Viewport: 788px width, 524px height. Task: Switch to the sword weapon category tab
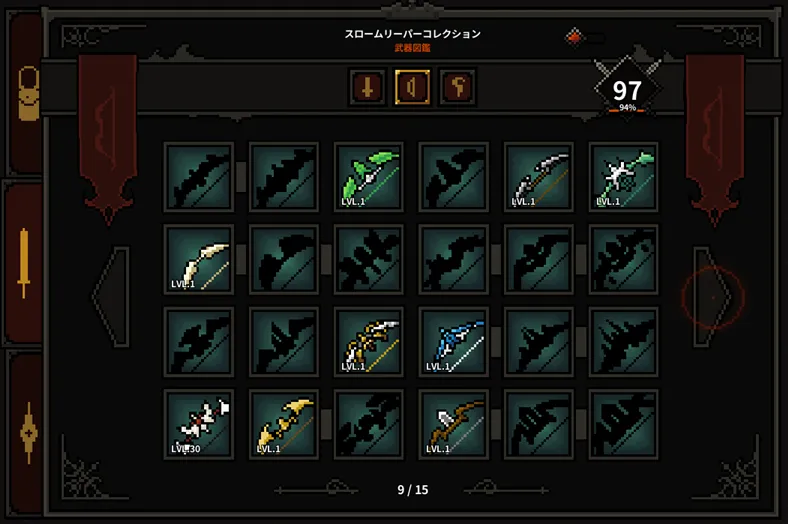pyautogui.click(x=368, y=88)
